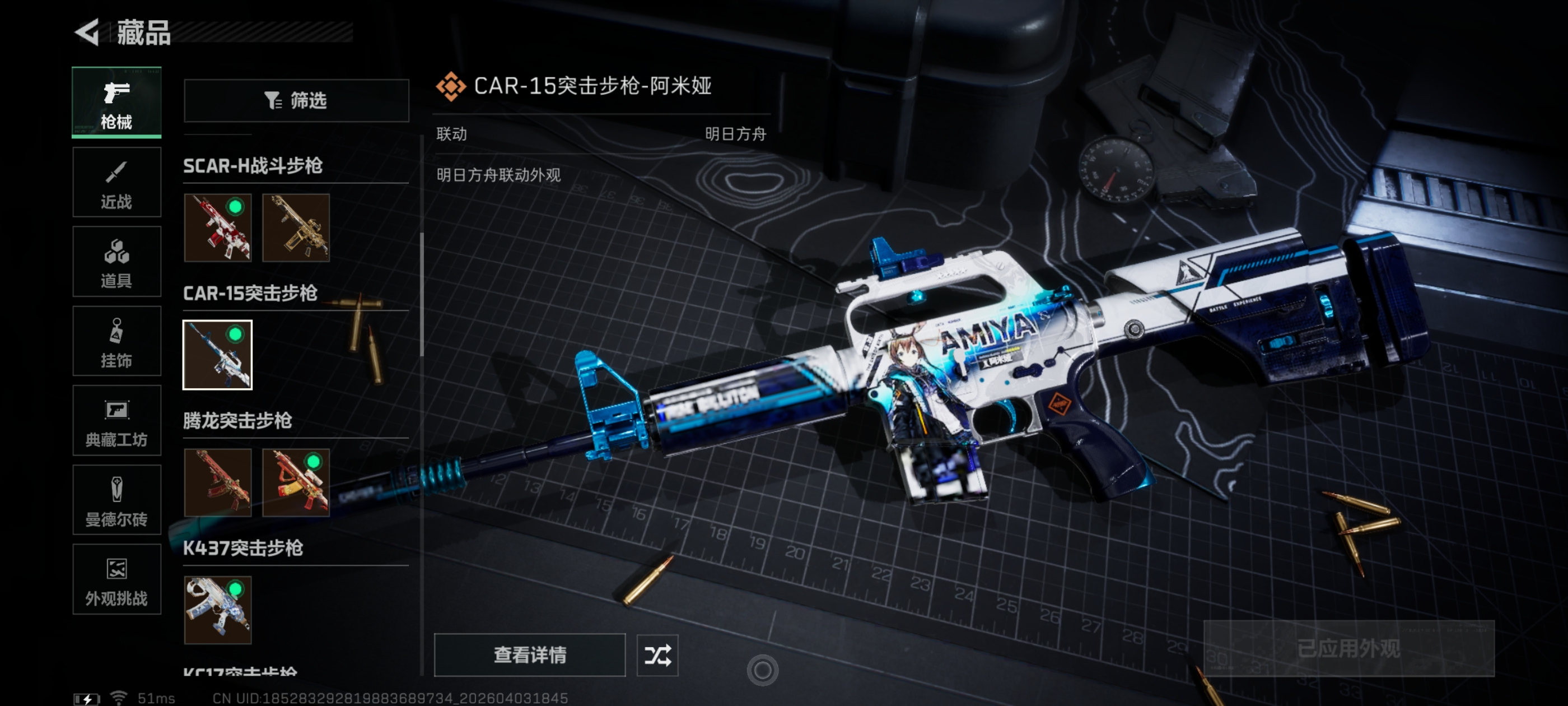This screenshot has width=1568, height=706.
Task: Show the 挂饰 charms category
Action: (116, 341)
